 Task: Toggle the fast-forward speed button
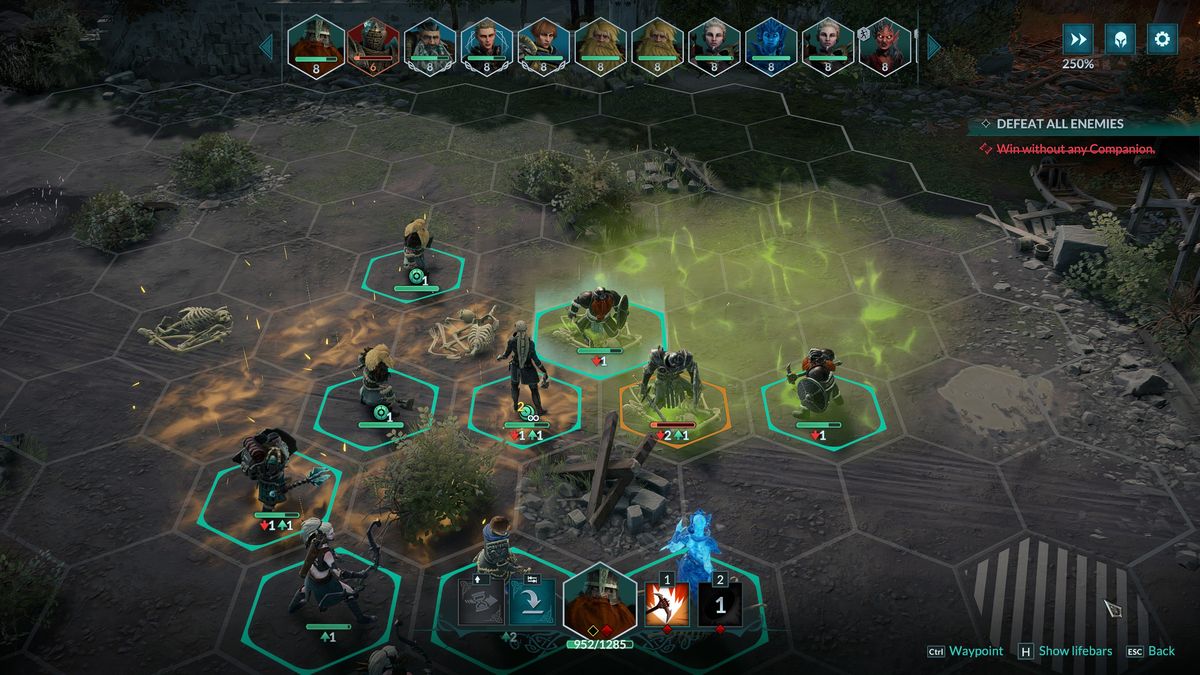click(1077, 39)
